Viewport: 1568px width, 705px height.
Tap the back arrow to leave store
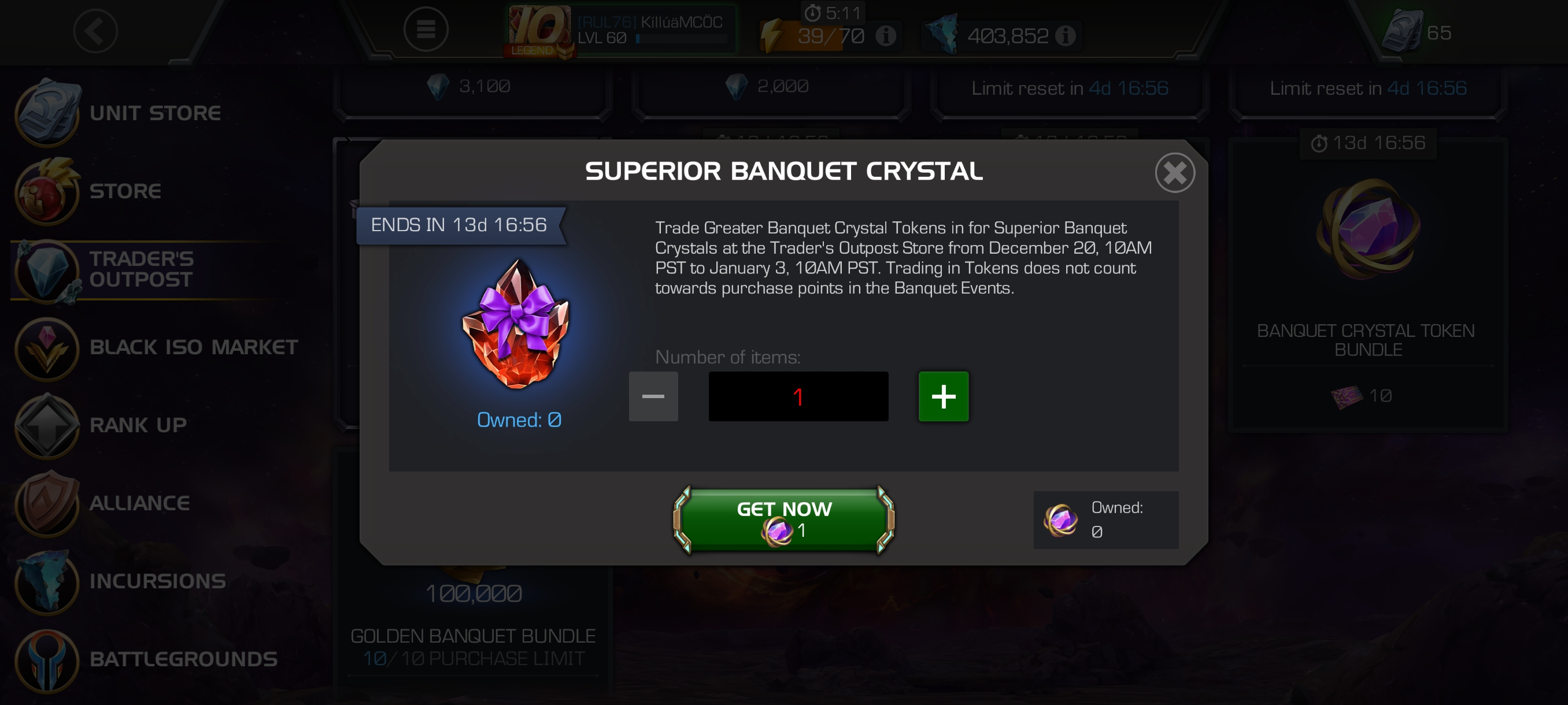pos(95,31)
